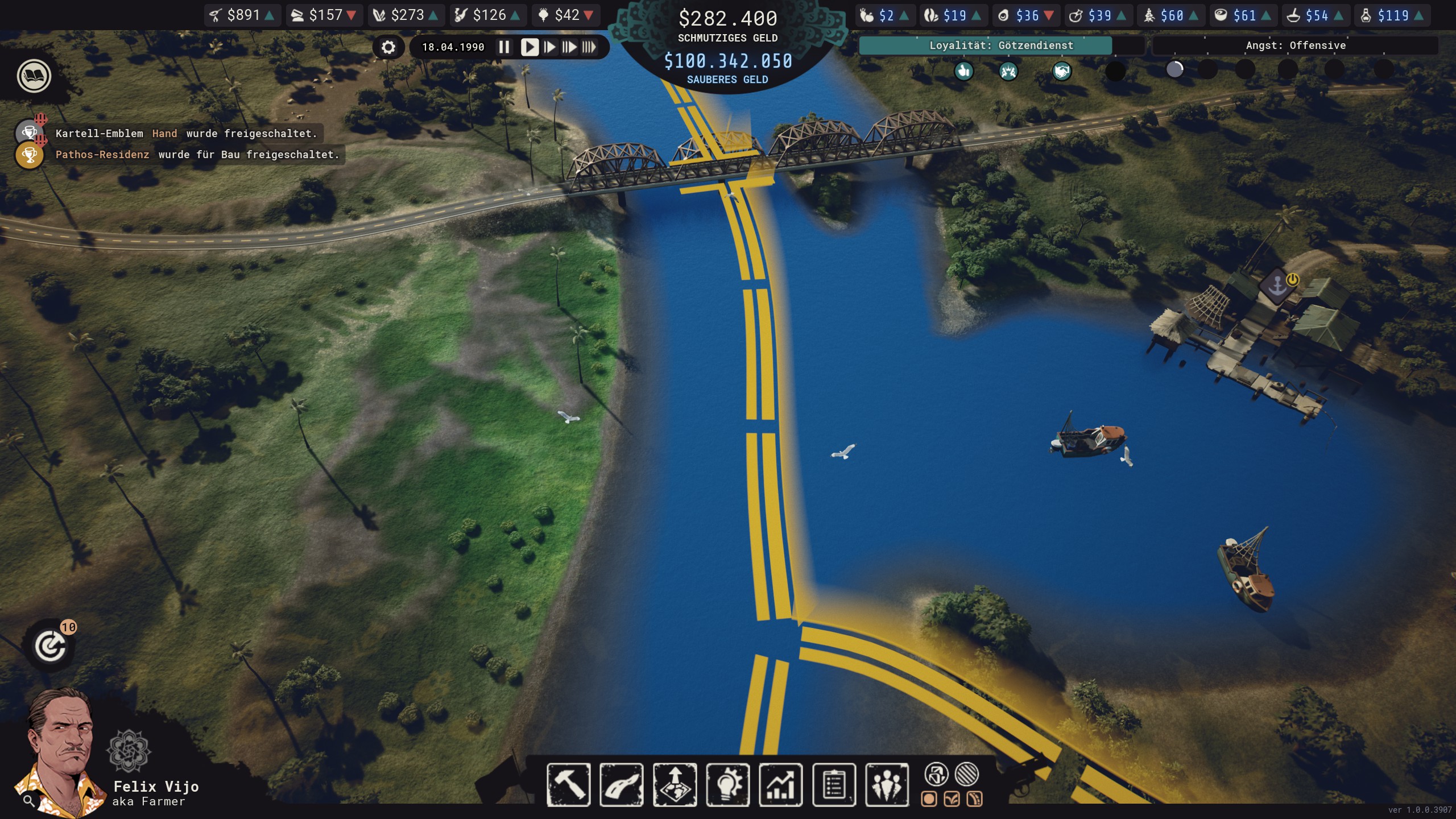Pause the game time

pos(504,47)
